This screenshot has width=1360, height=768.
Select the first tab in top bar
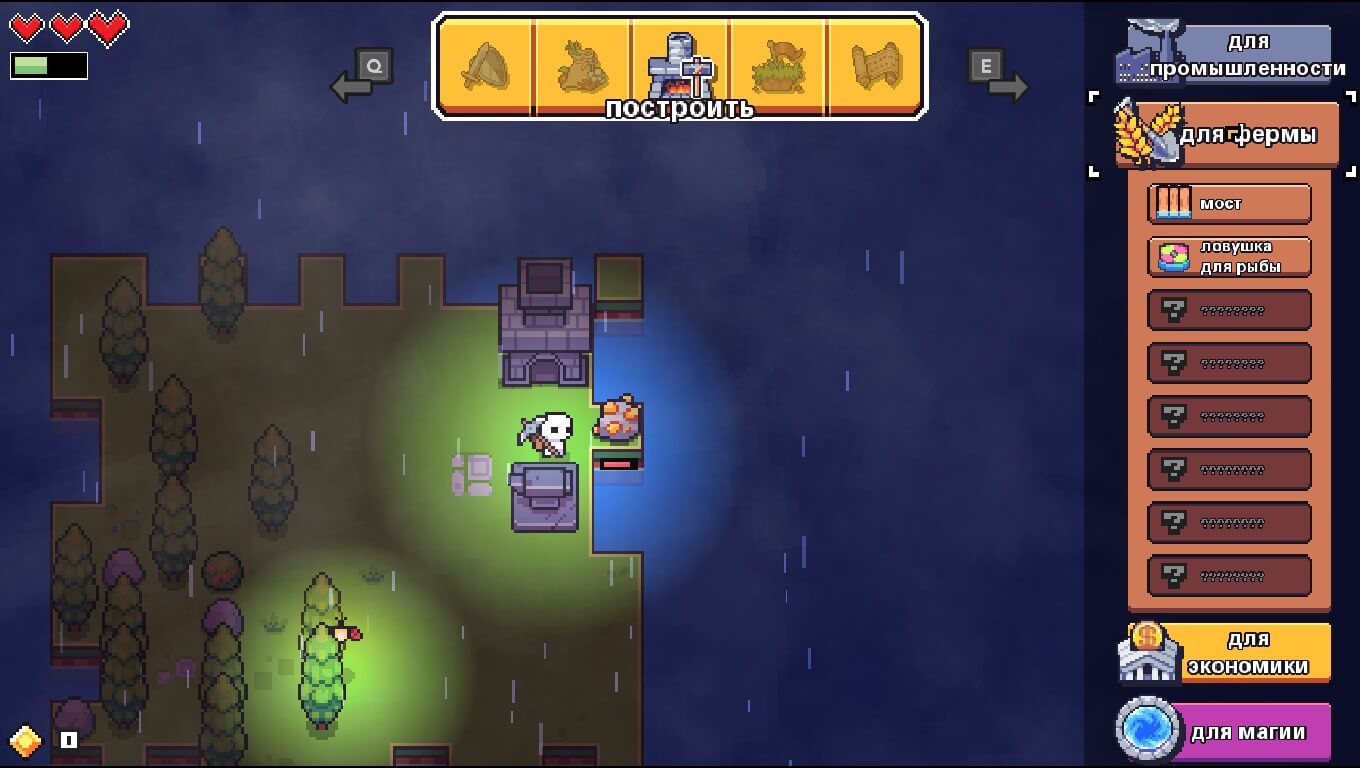point(487,65)
